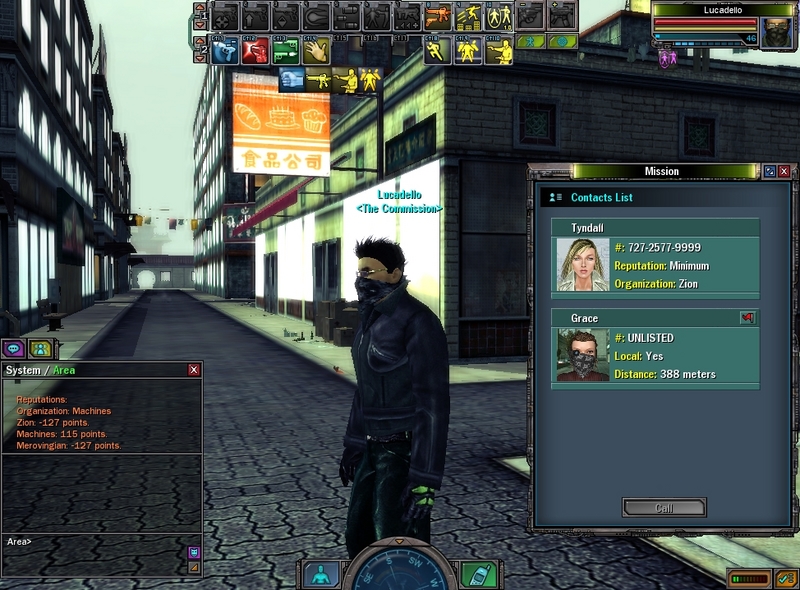
Task: Activate the open hand ability
Action: (315, 49)
